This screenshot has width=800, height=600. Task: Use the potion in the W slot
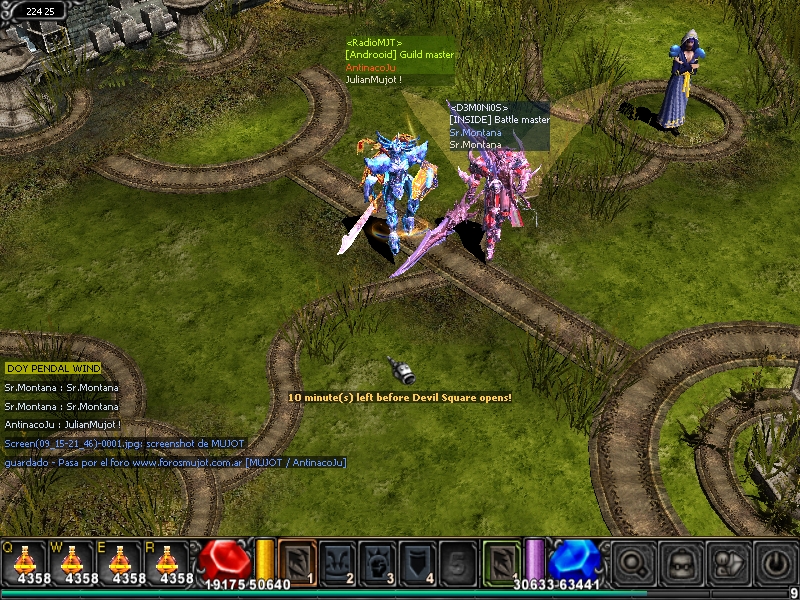pyautogui.click(x=71, y=562)
